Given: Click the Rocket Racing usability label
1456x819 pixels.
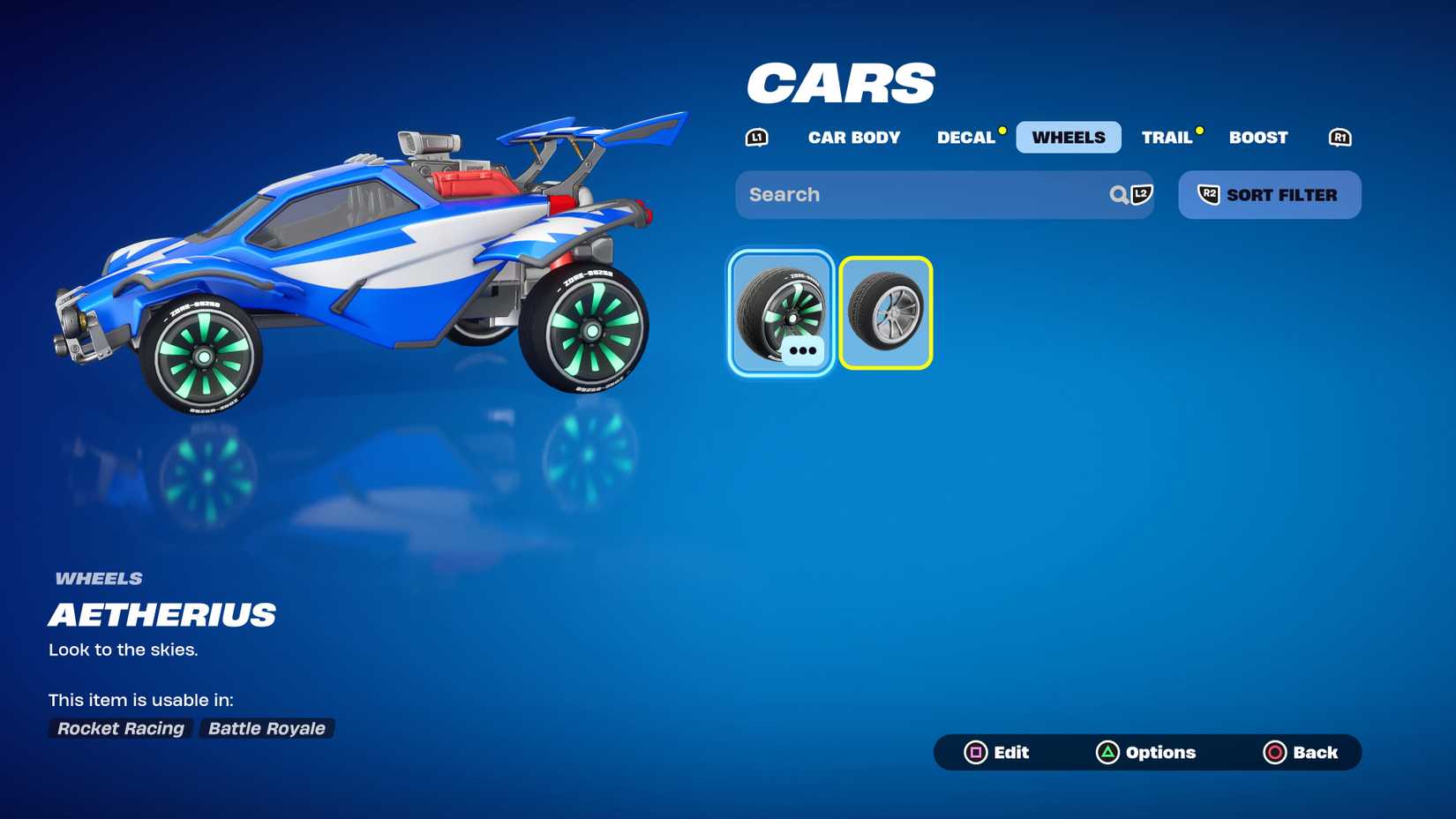Looking at the screenshot, I should coord(120,728).
